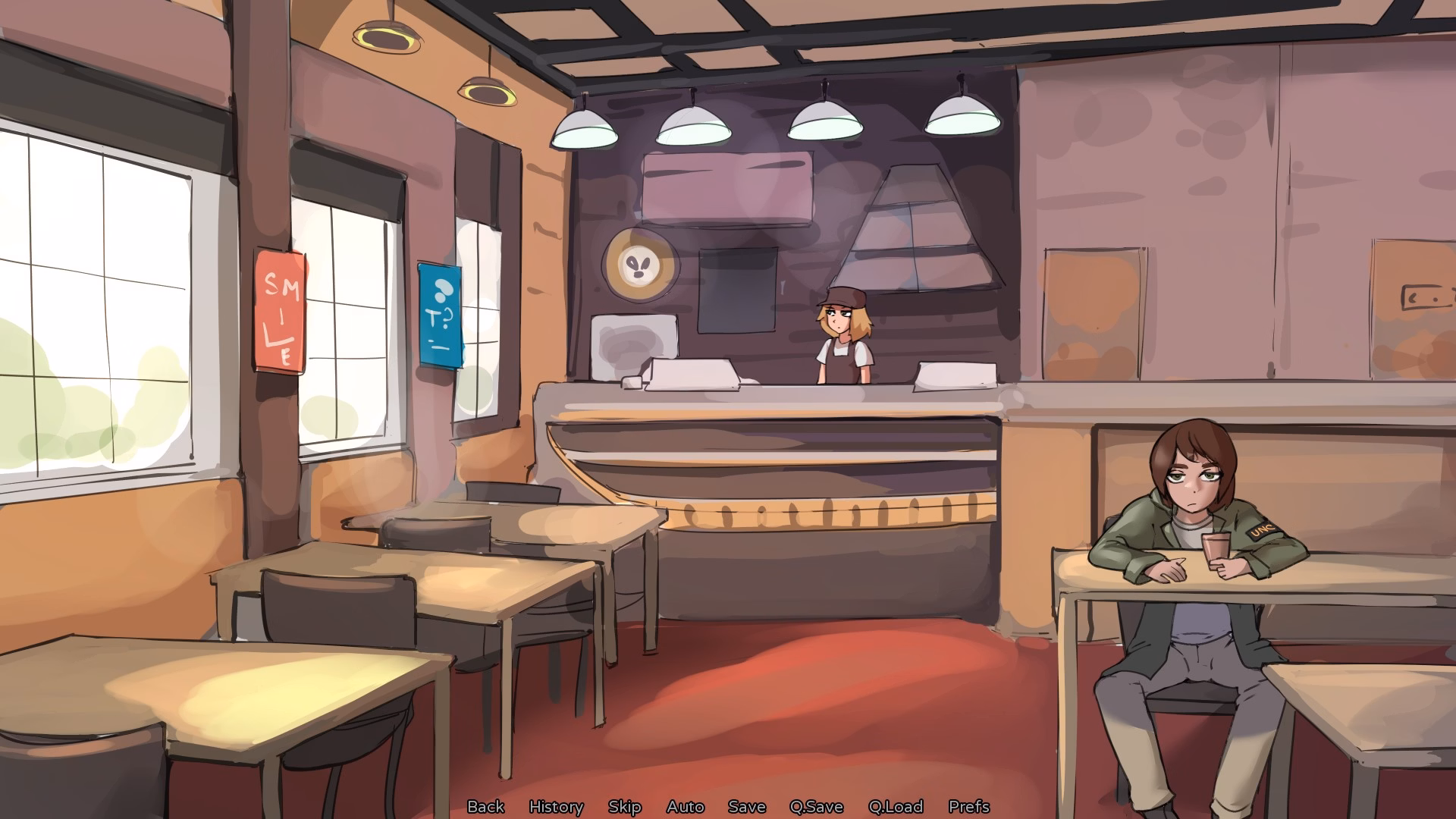The width and height of the screenshot is (1456, 819).
Task: Load the quick save via Q.Load
Action: [896, 807]
